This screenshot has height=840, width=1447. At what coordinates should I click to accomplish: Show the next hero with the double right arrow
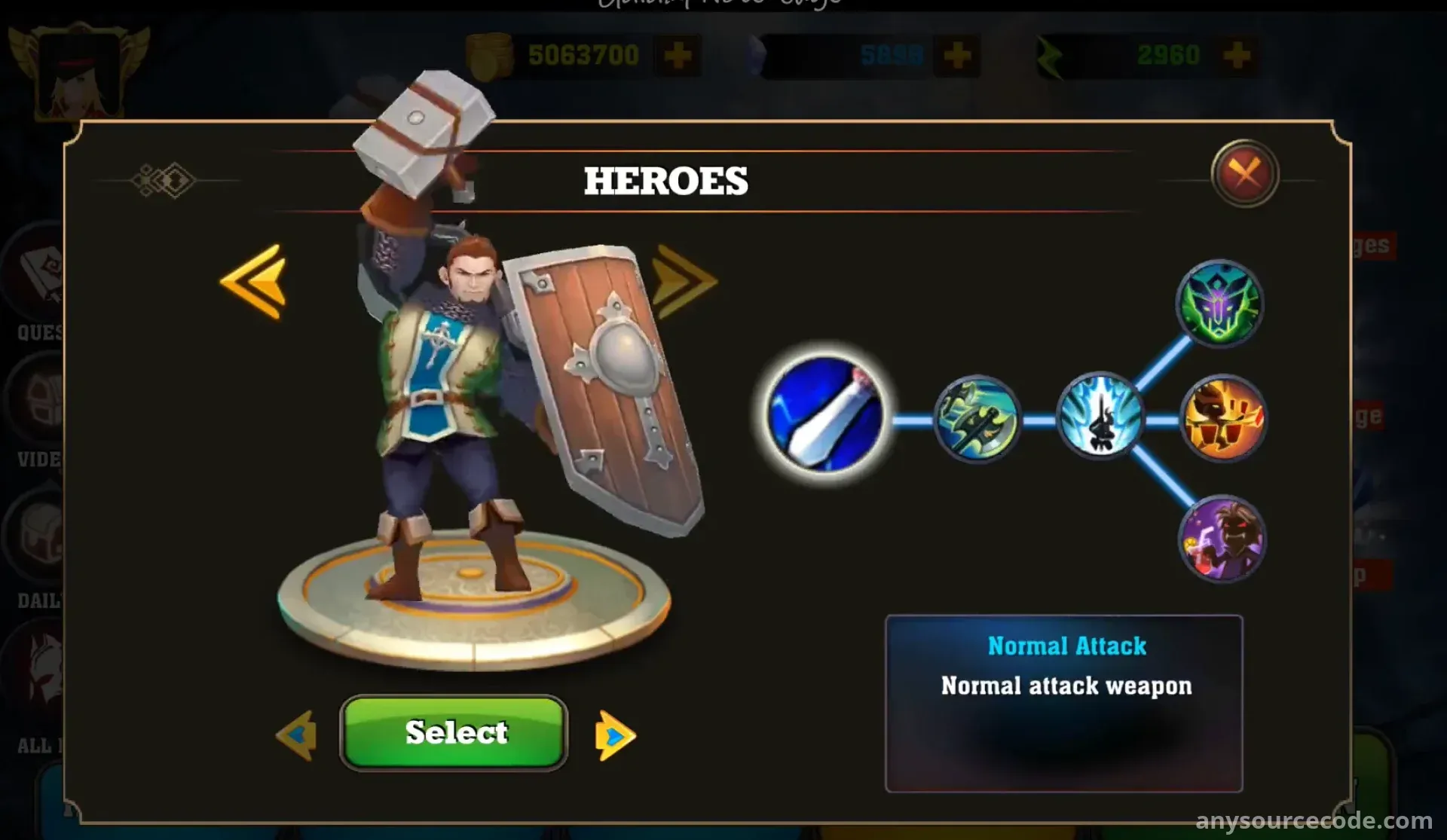click(x=684, y=282)
